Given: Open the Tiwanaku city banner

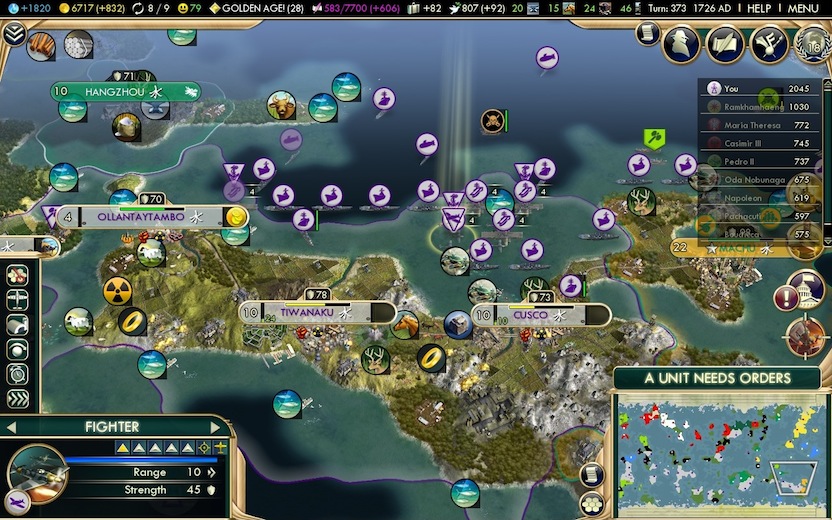Looking at the screenshot, I should coord(300,313).
